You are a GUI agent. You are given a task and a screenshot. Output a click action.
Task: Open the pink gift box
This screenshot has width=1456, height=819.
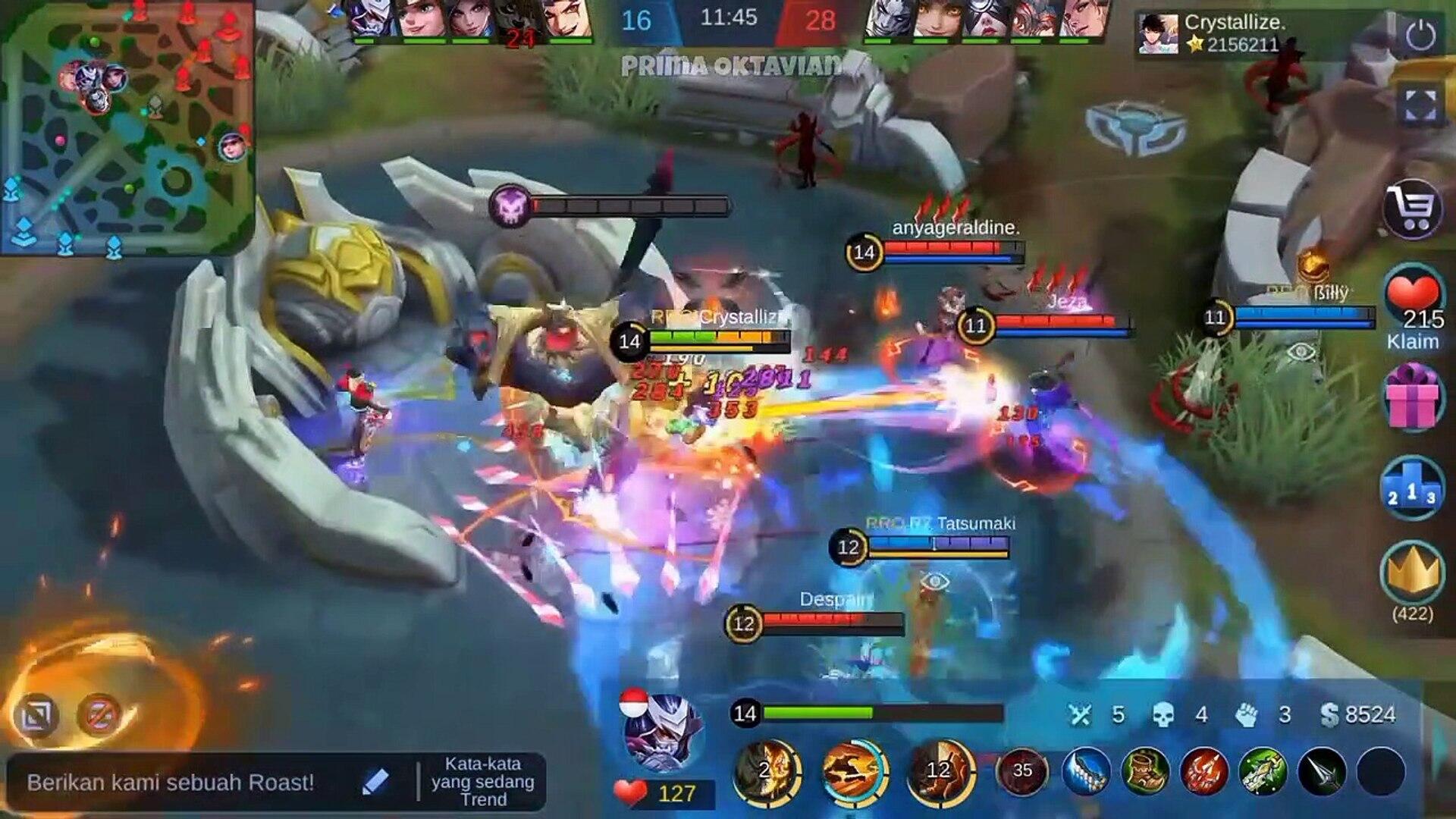[1412, 397]
